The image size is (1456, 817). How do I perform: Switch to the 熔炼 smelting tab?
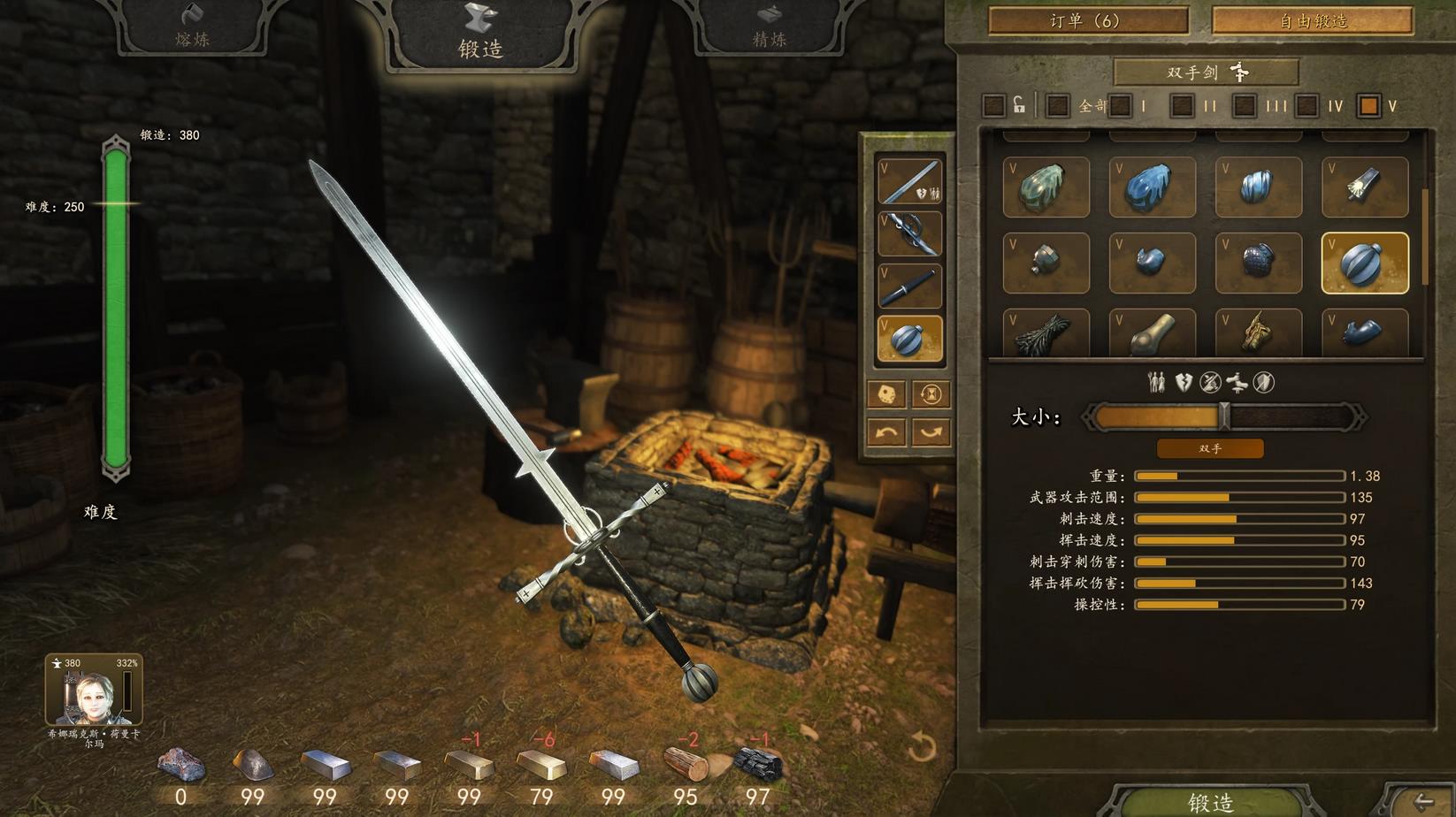click(x=192, y=28)
